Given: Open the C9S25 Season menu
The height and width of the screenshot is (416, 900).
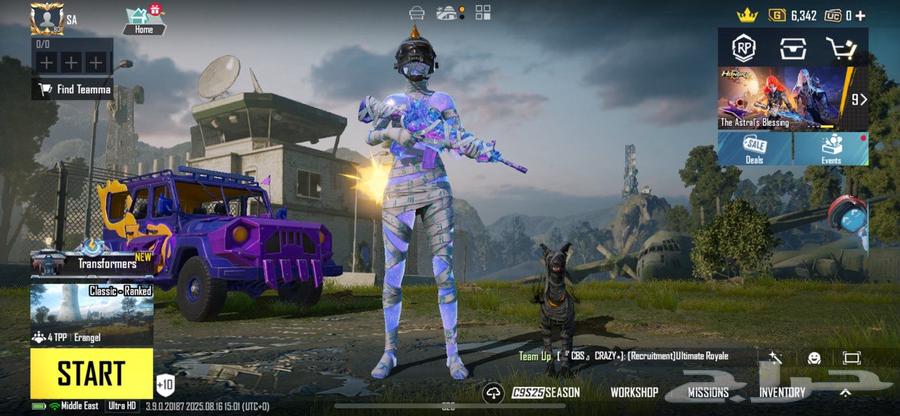Looking at the screenshot, I should [x=545, y=393].
